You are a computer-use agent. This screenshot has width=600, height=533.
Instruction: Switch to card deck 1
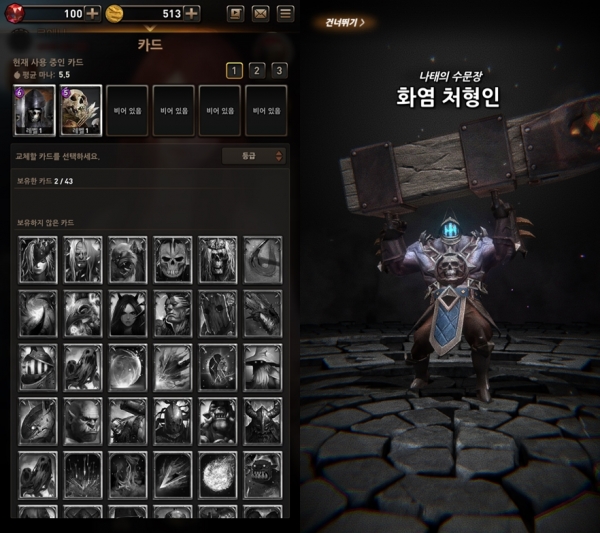tap(232, 70)
